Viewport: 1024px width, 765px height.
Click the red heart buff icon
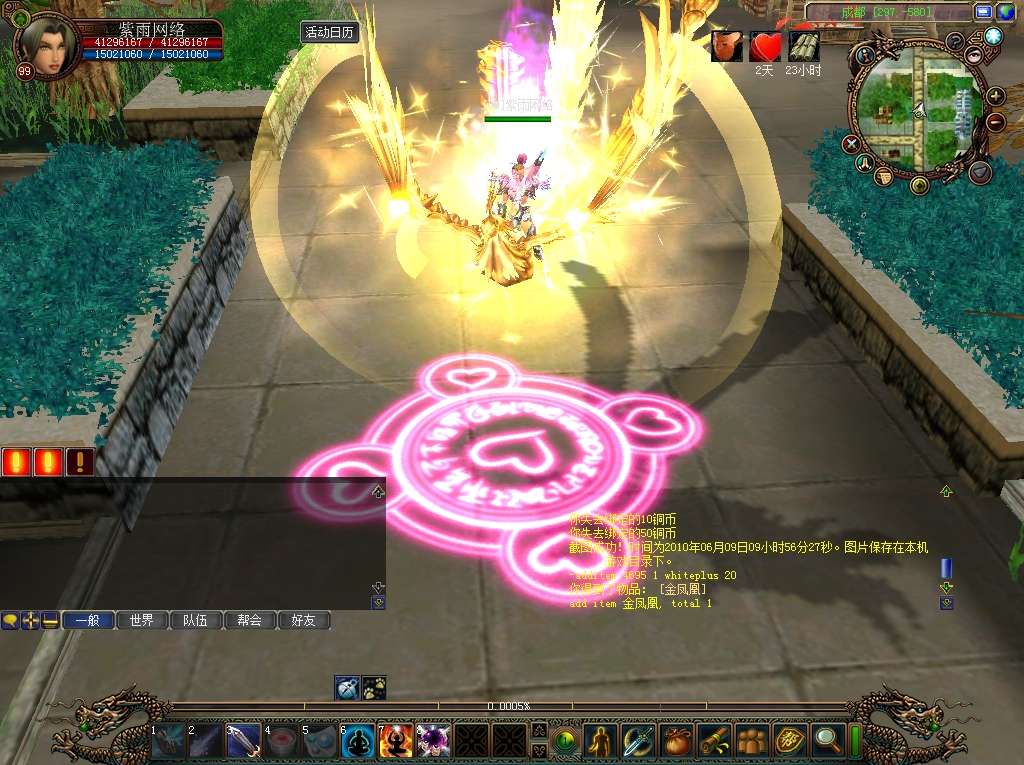[765, 46]
